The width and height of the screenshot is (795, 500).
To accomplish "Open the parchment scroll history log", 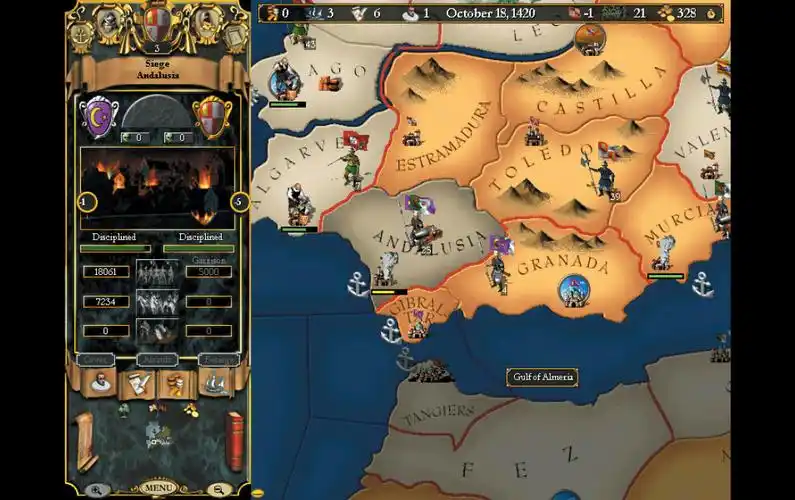I will tap(84, 441).
